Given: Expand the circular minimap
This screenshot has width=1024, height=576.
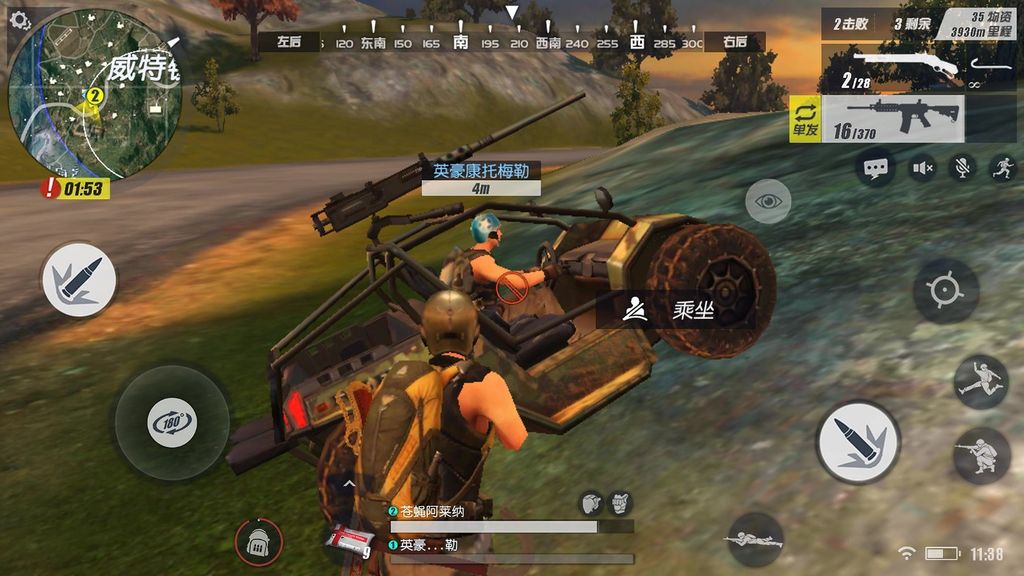Looking at the screenshot, I should [x=95, y=95].
